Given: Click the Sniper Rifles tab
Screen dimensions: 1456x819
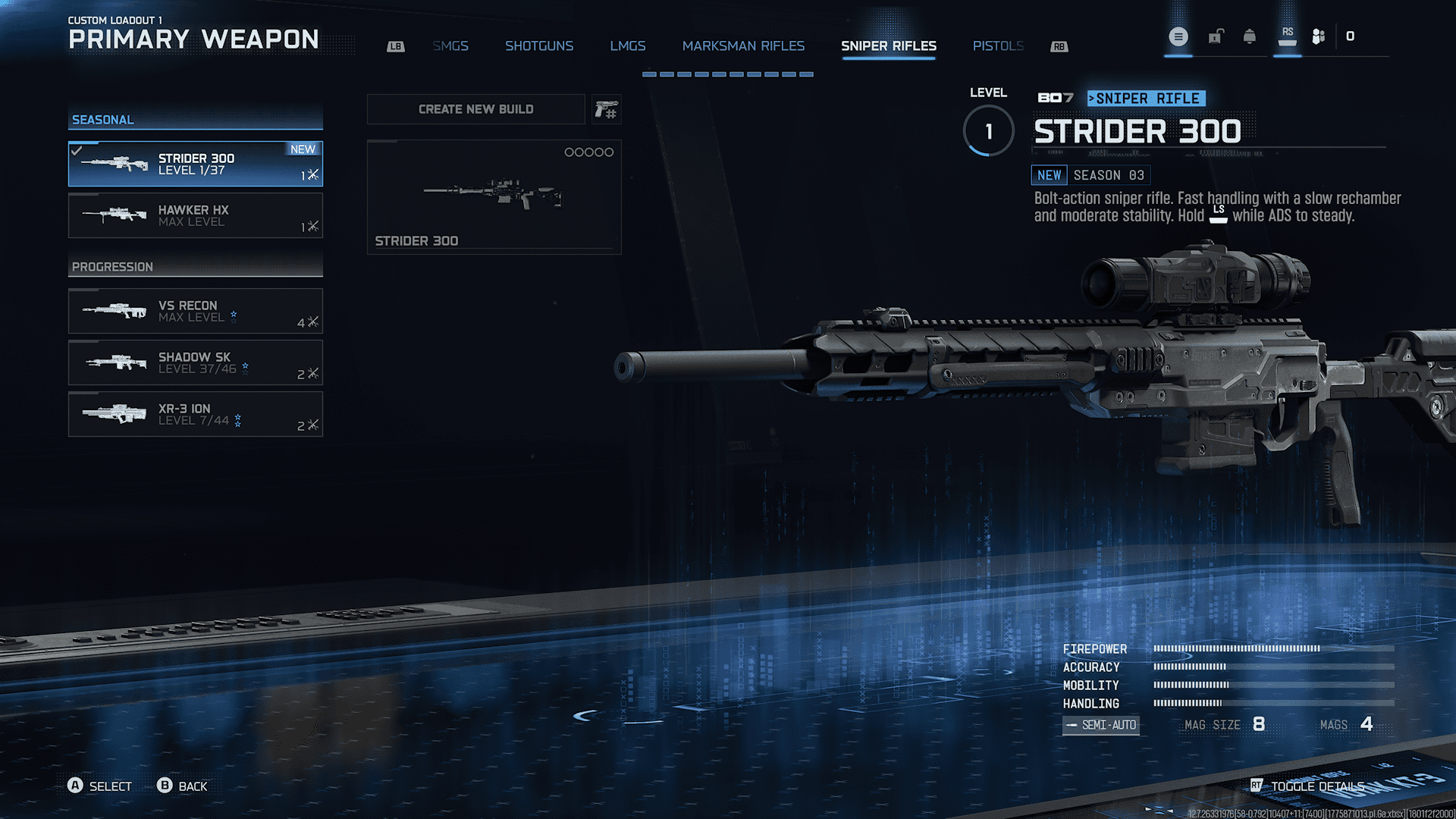Looking at the screenshot, I should pos(888,46).
